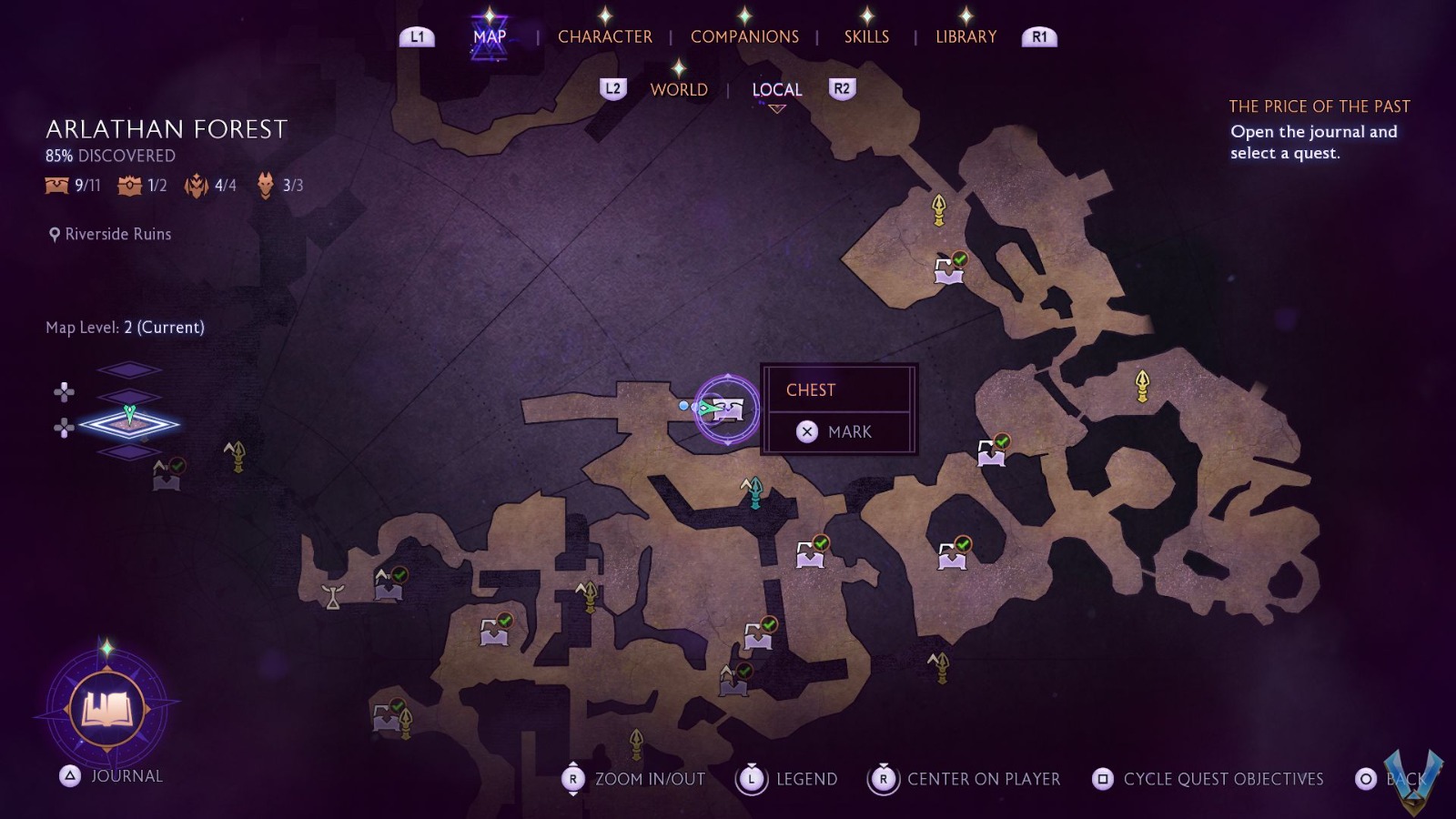Open the Library tab
The width and height of the screenshot is (1456, 819).
(966, 36)
